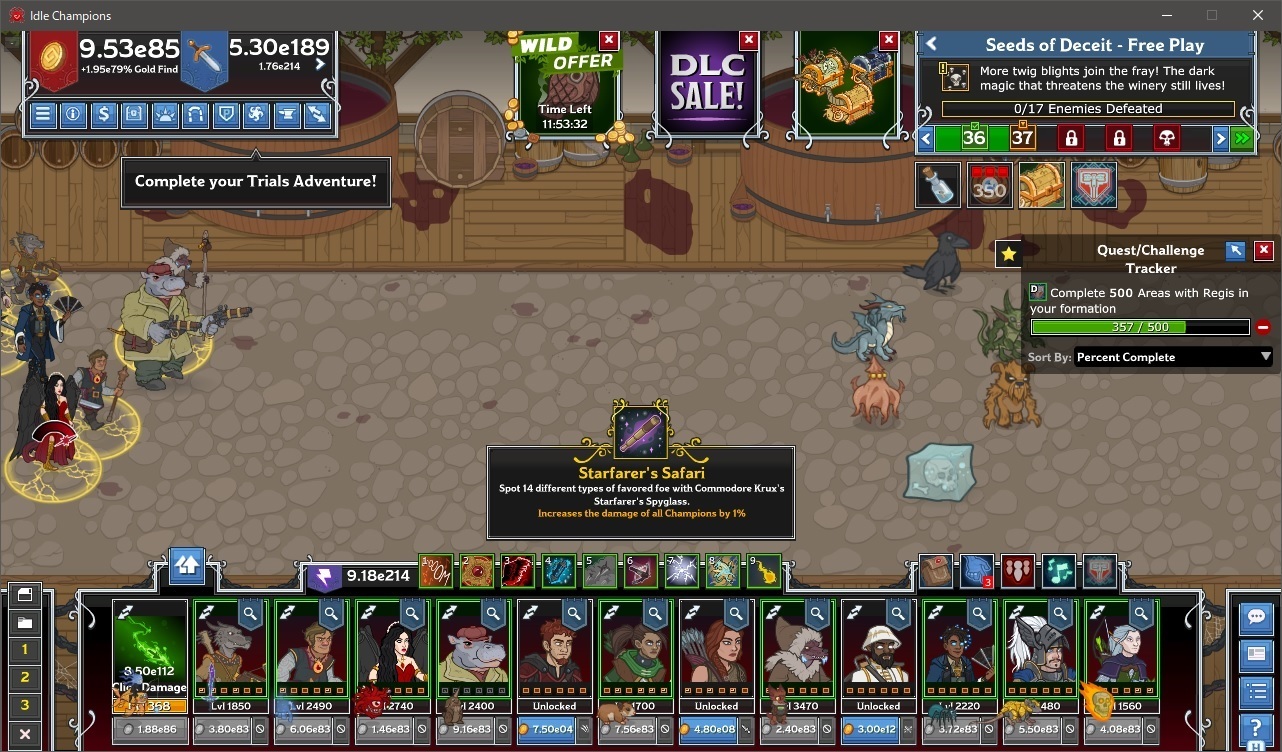Close the Quest/Challenge Tracker panel
This screenshot has height=752, width=1282.
click(x=1264, y=250)
